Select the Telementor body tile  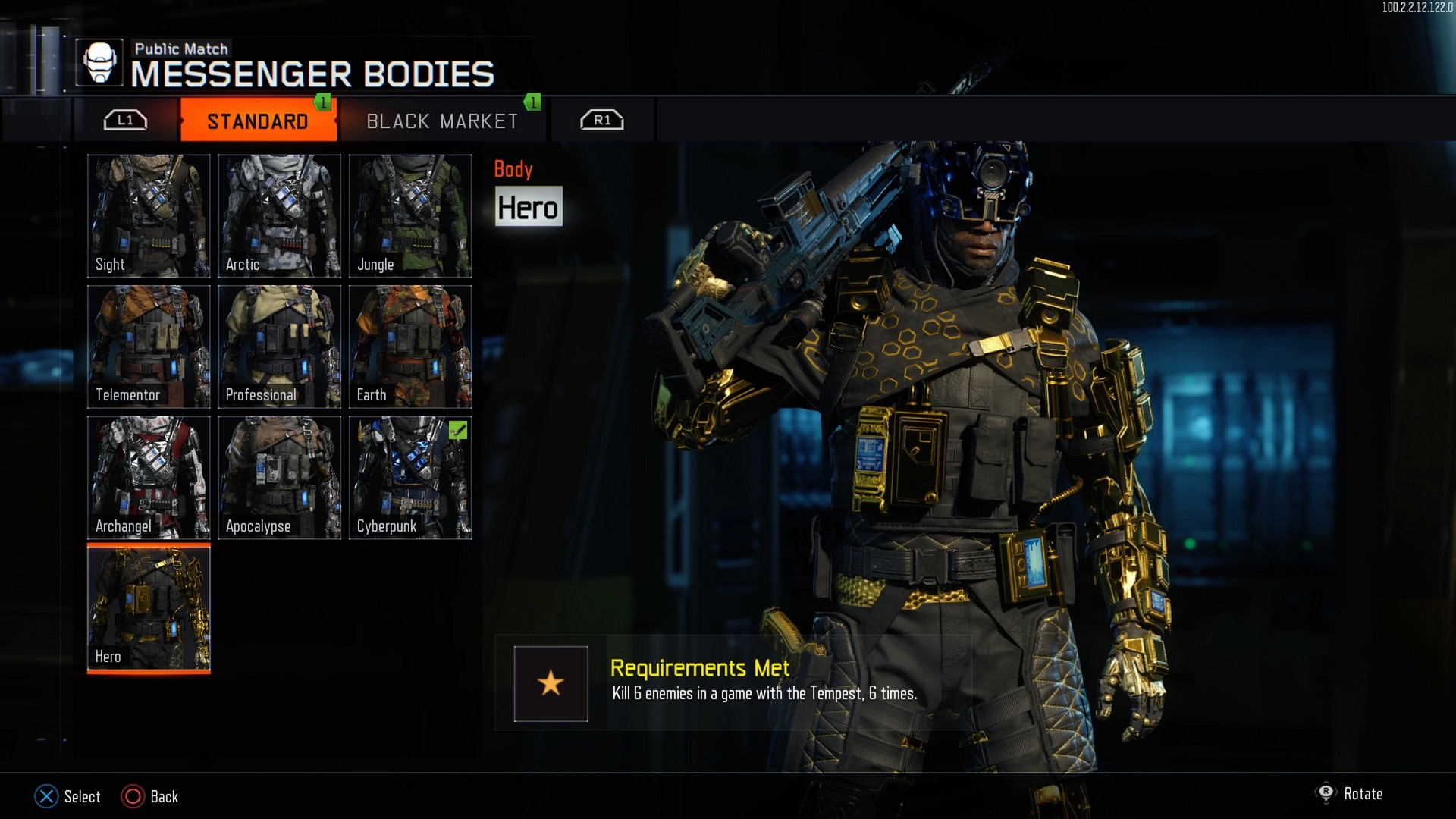(x=149, y=347)
